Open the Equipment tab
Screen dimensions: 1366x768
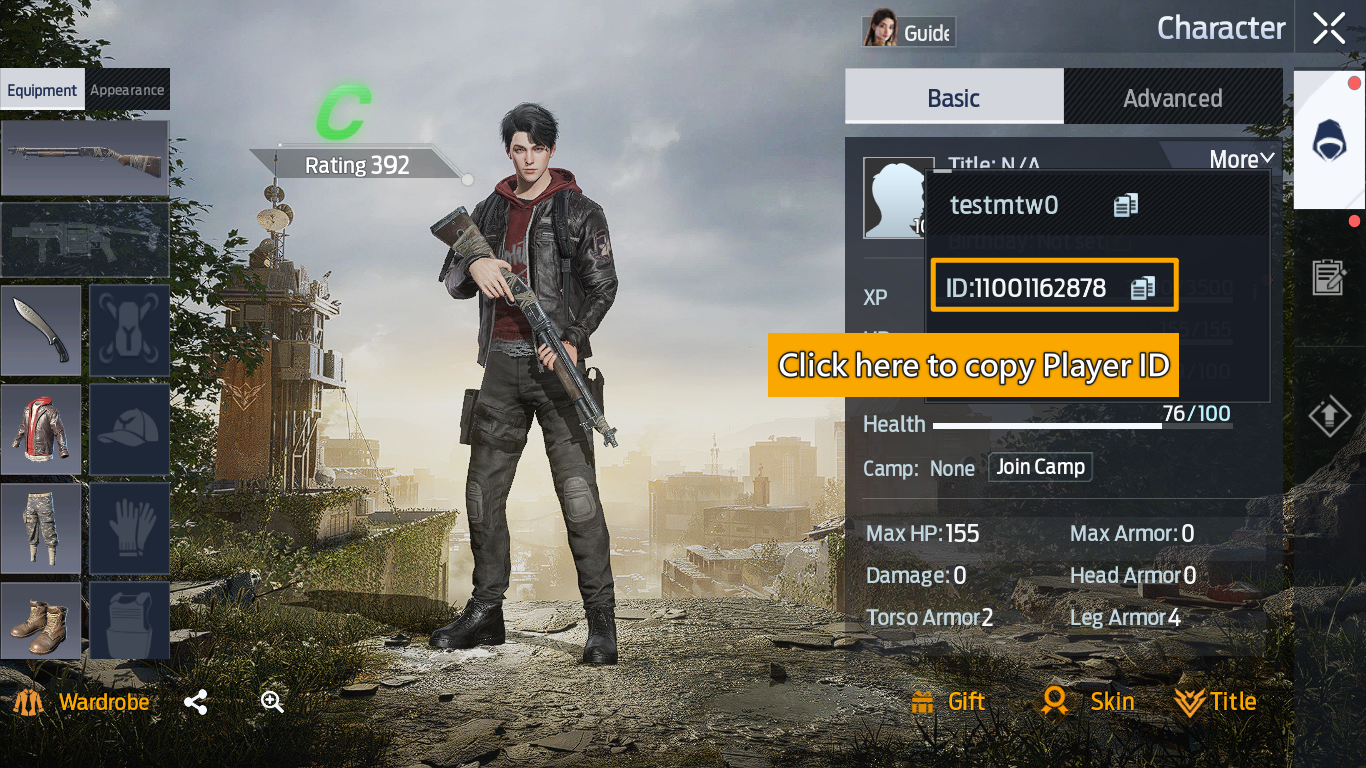(x=42, y=89)
